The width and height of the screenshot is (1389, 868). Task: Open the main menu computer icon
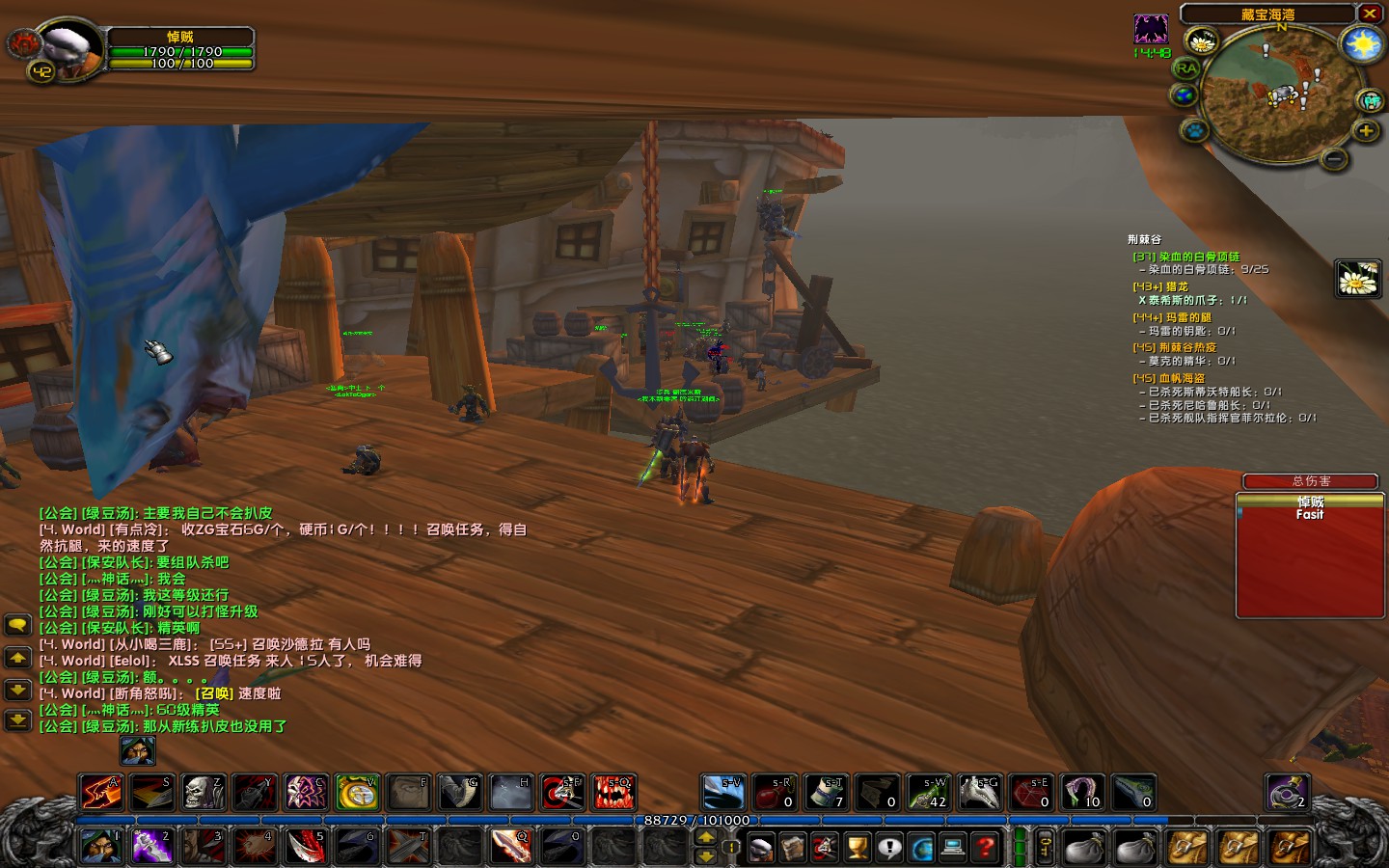pos(953,849)
